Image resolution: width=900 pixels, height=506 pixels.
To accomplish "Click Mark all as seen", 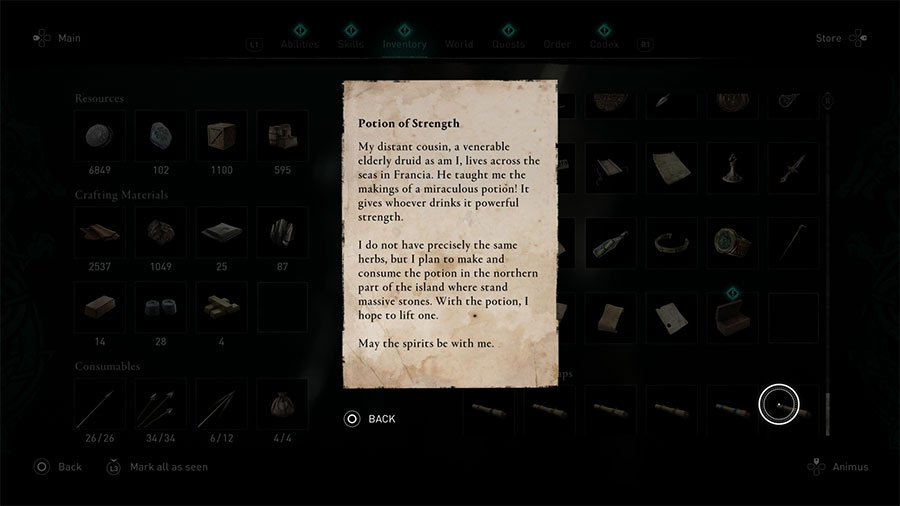I will pyautogui.click(x=157, y=467).
